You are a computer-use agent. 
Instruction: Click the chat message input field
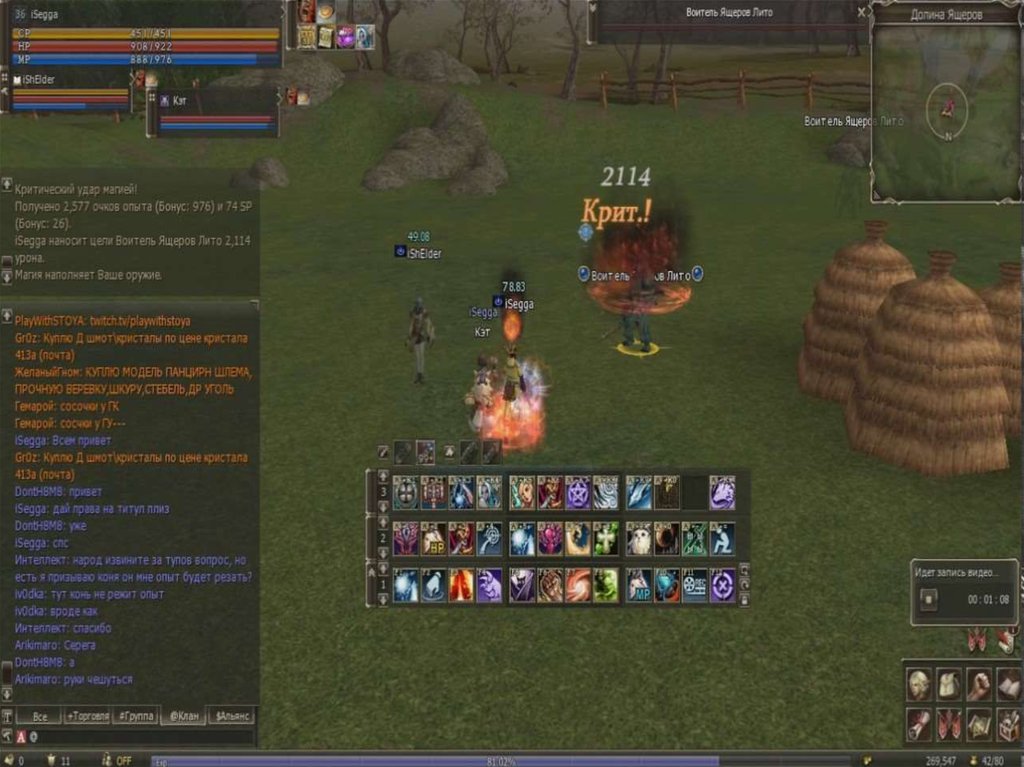click(140, 737)
